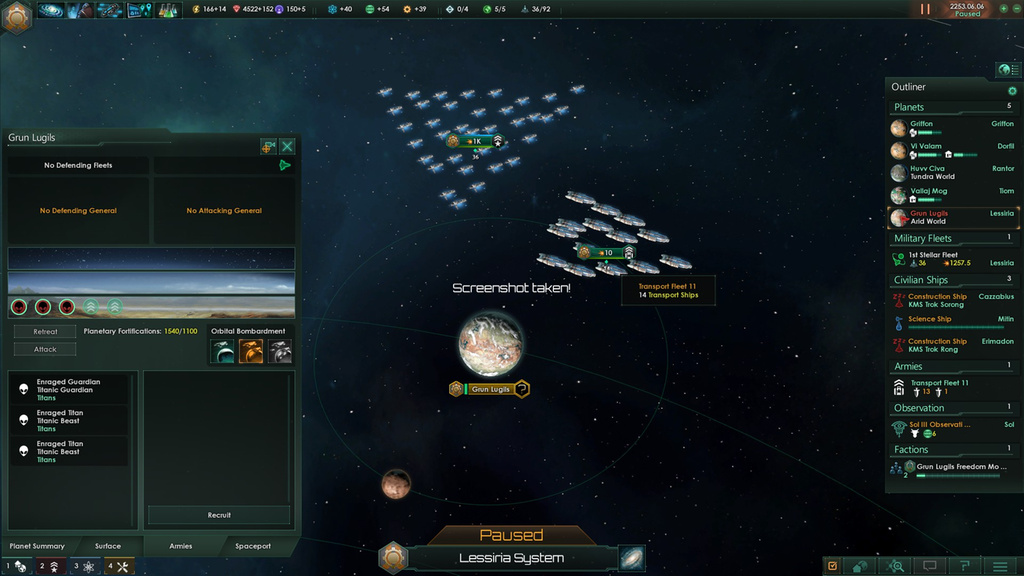This screenshot has height=576, width=1024.
Task: Open the Surface tab
Action: click(108, 546)
